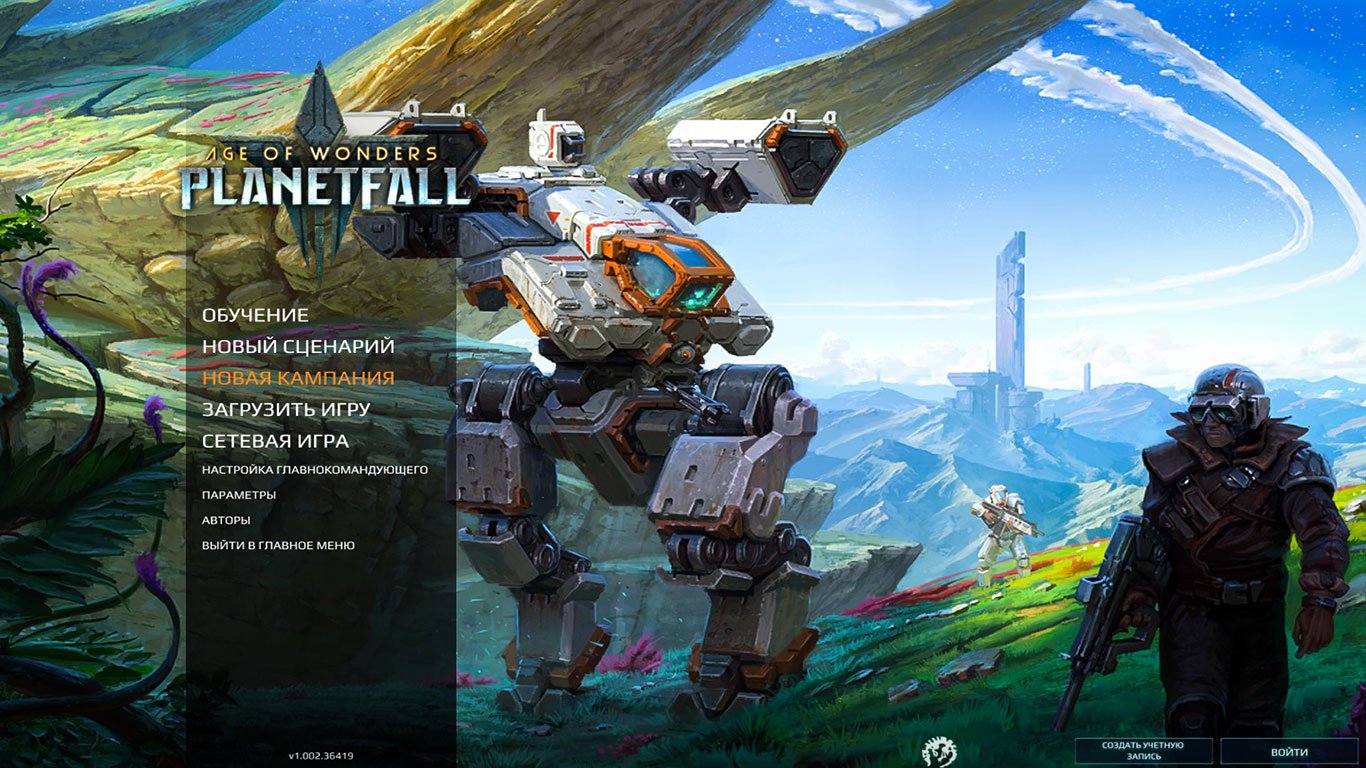The height and width of the screenshot is (768, 1366).
Task: Select ВЫЙТИ В ГЛАВНОЕ МЕНЮ
Action: coord(278,546)
